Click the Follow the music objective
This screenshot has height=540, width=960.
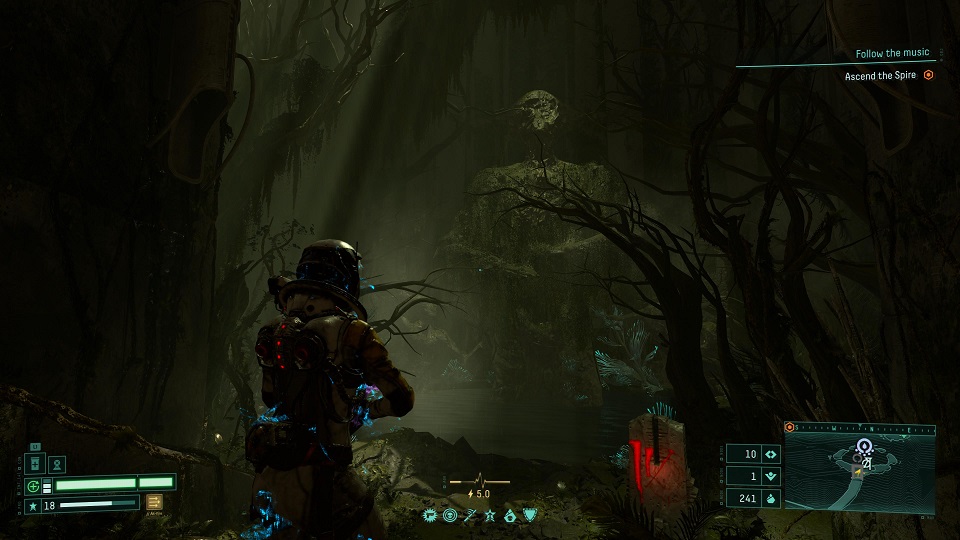(x=892, y=53)
